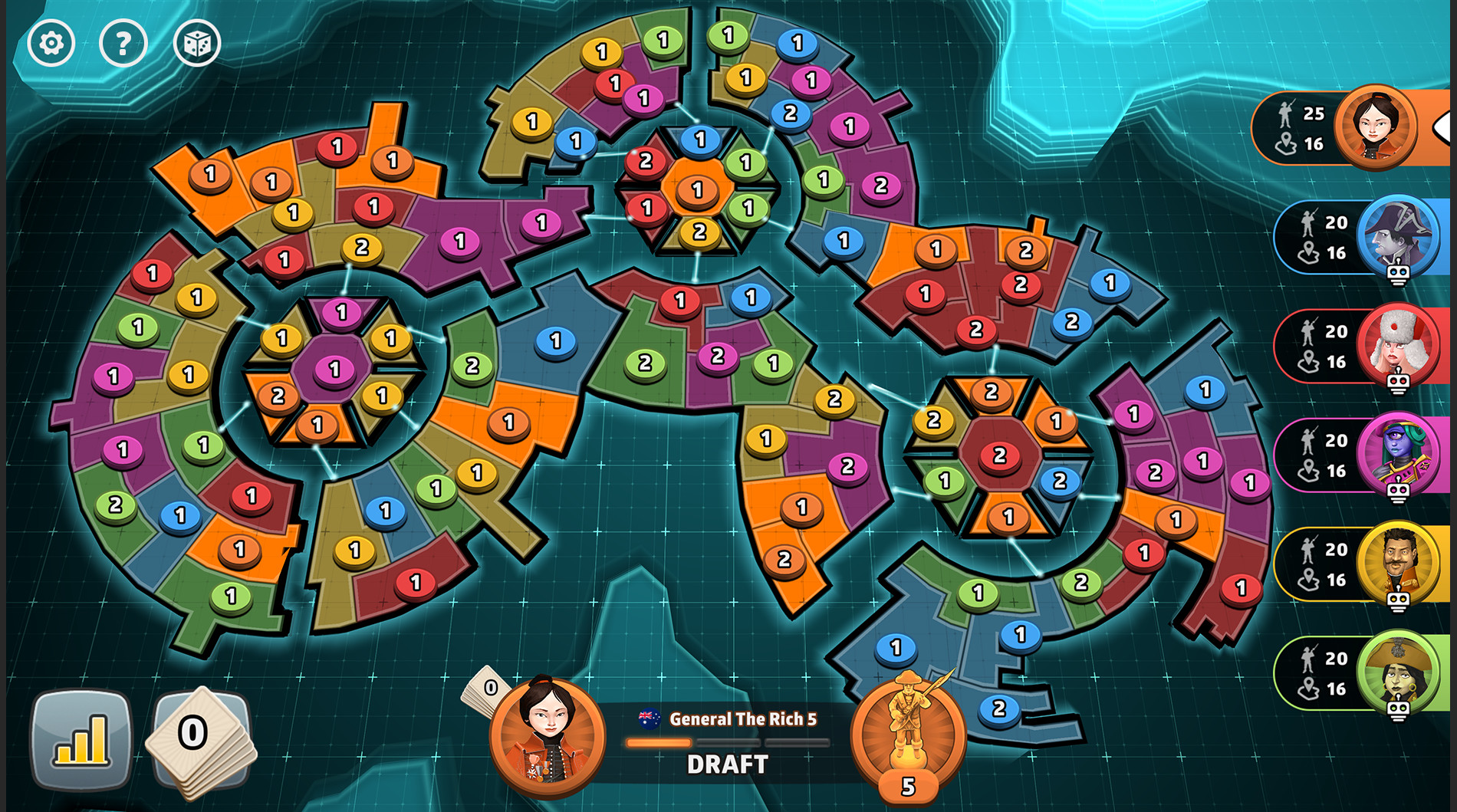Click the name General The Rich 5
Viewport: 1457px width, 812px height.
tap(742, 719)
